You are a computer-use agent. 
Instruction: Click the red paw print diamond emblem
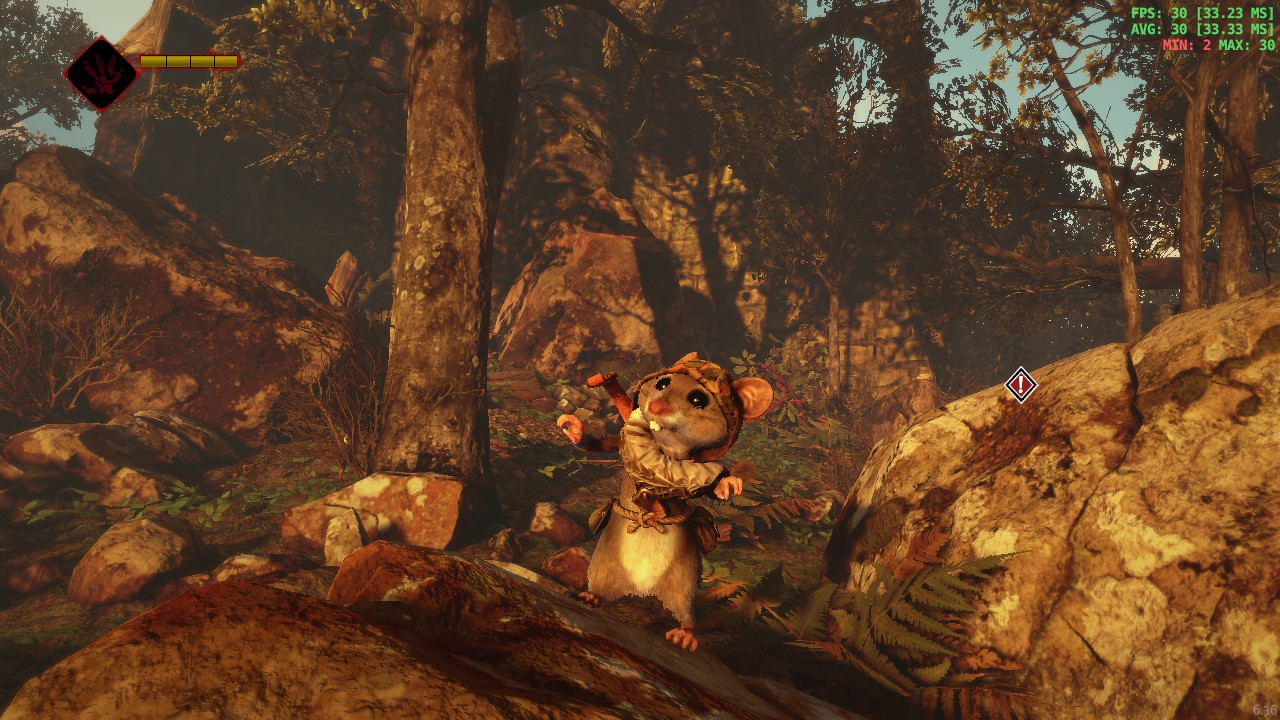click(102, 74)
